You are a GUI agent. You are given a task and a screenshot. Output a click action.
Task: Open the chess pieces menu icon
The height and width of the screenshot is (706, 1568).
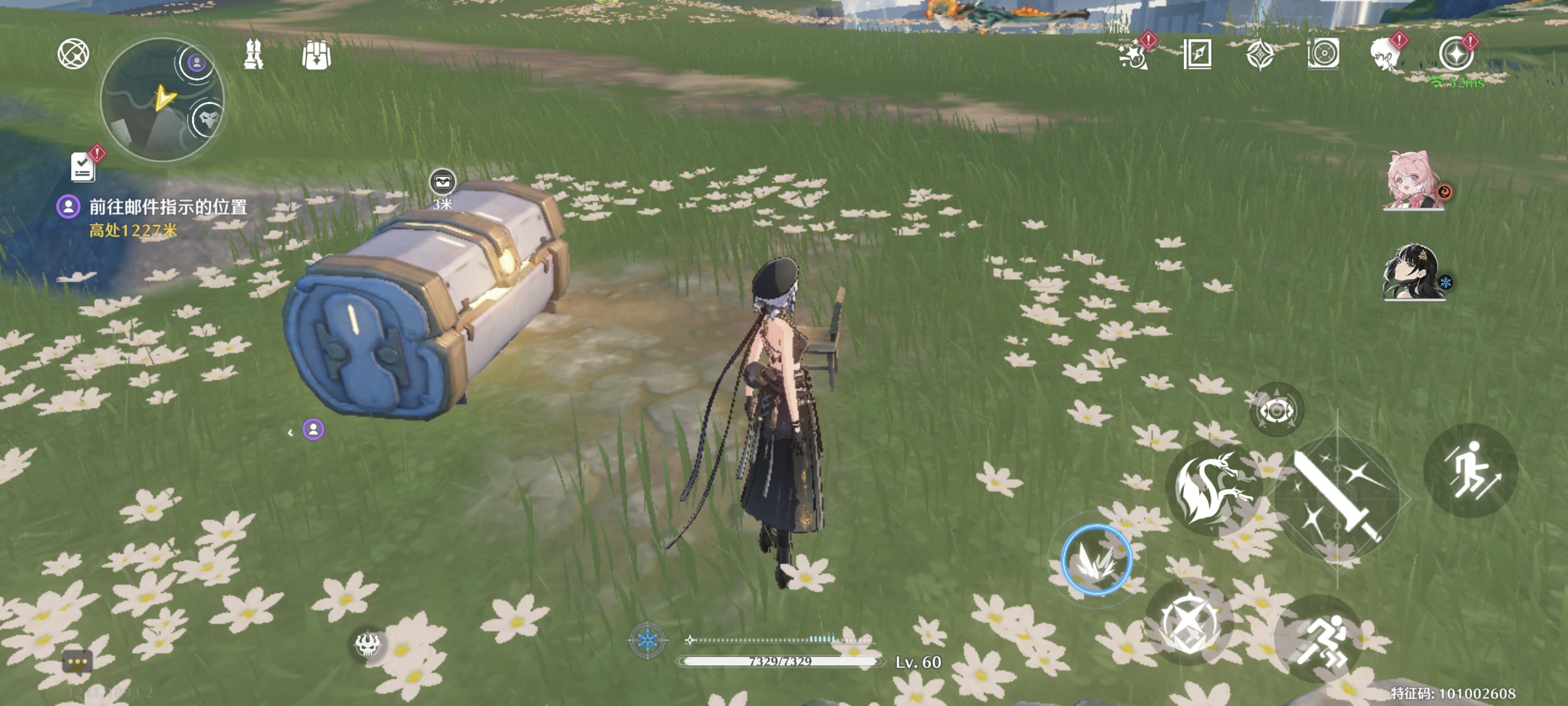tap(253, 55)
